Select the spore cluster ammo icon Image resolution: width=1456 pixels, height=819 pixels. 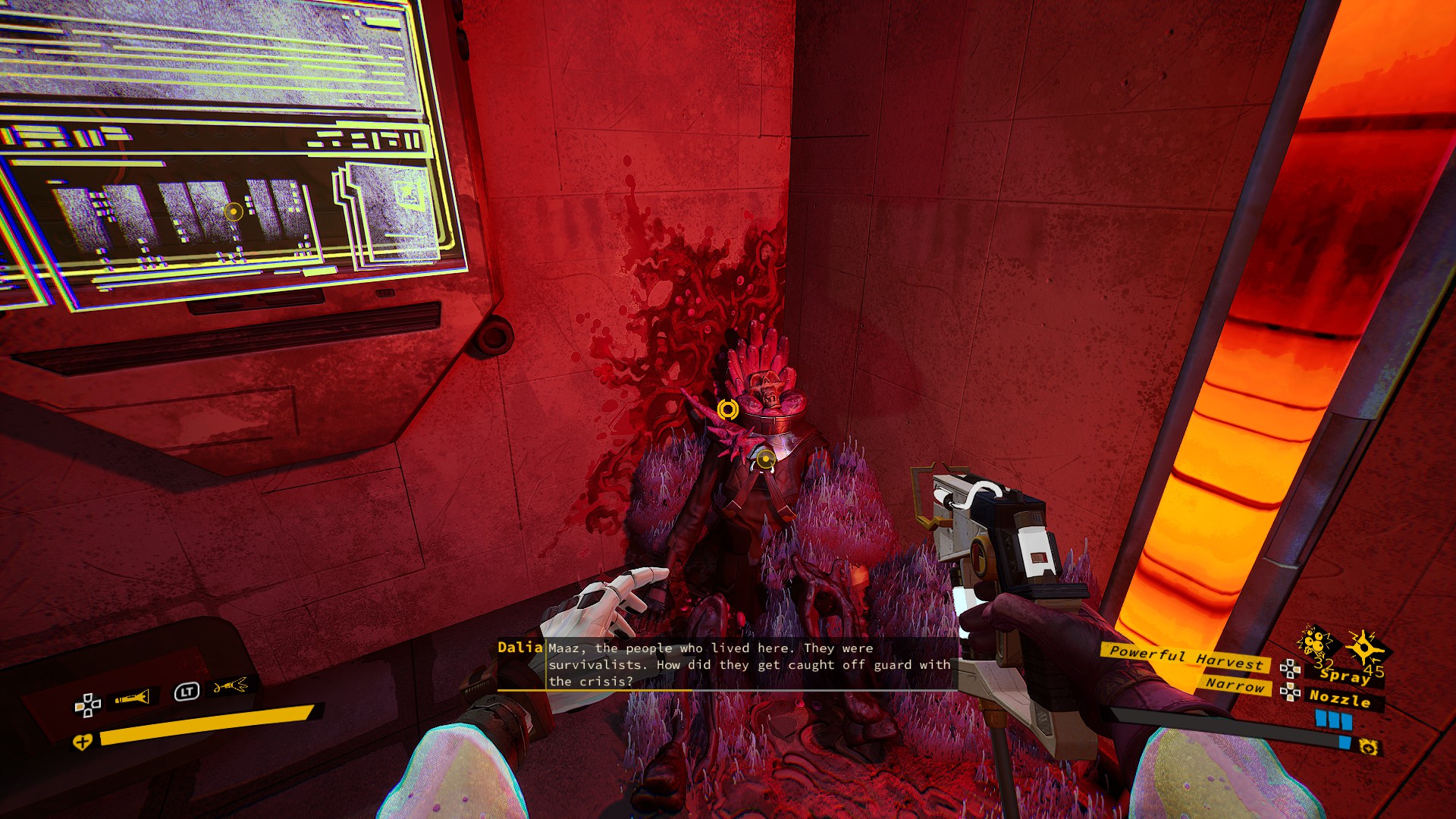[x=1315, y=642]
